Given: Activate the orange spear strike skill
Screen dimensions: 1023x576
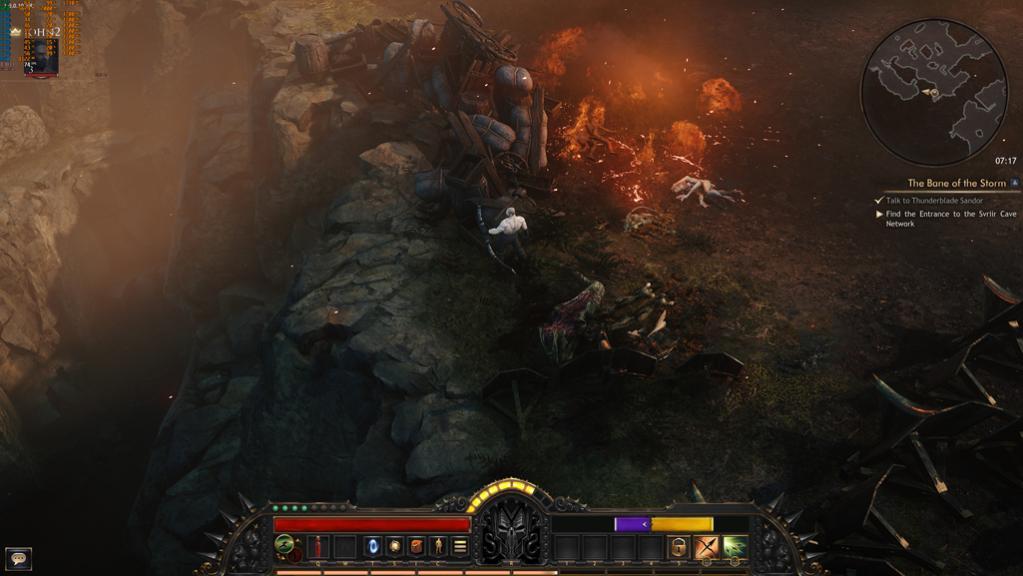Looking at the screenshot, I should 707,547.
